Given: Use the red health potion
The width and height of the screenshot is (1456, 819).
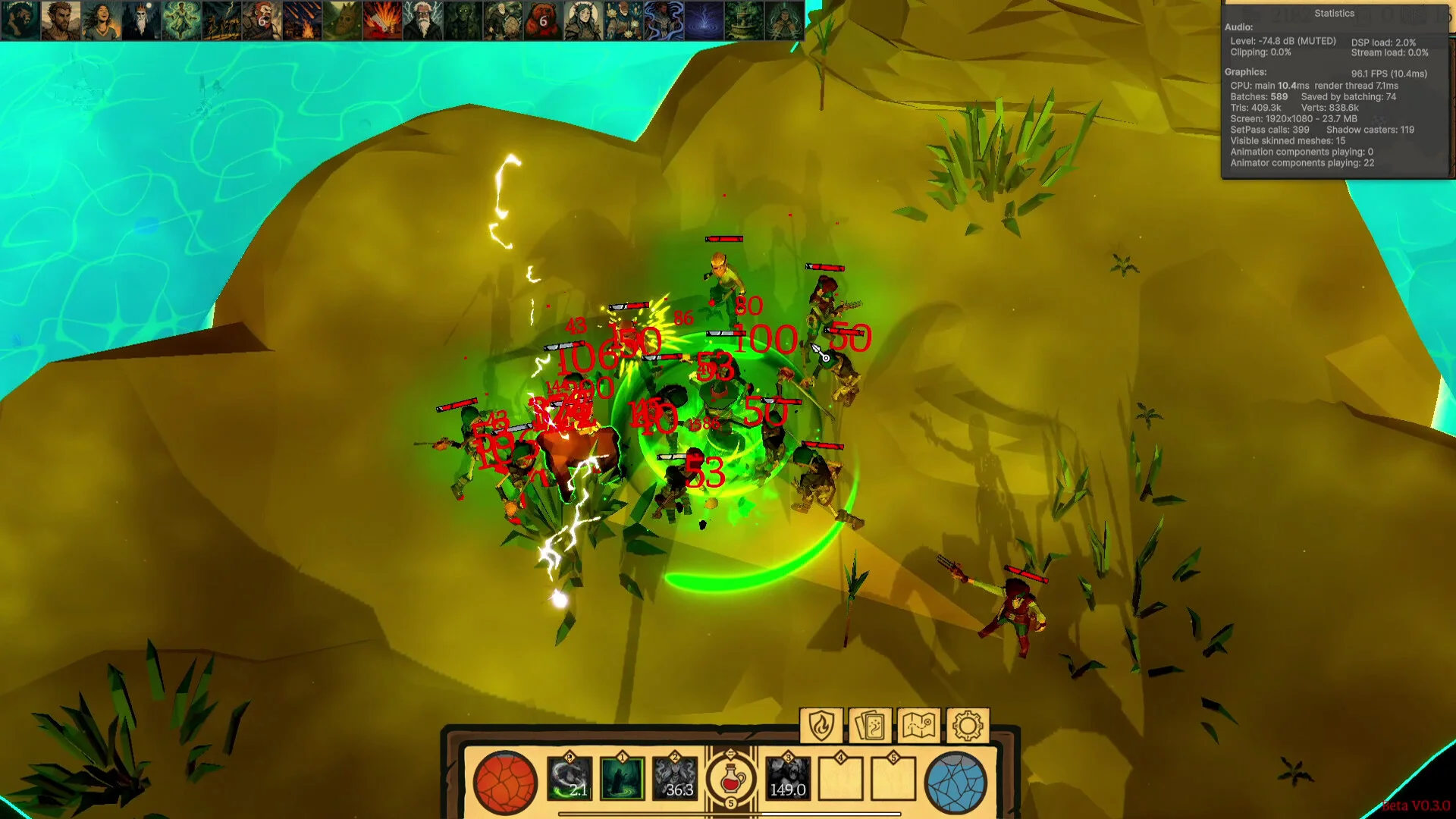Looking at the screenshot, I should point(731,780).
